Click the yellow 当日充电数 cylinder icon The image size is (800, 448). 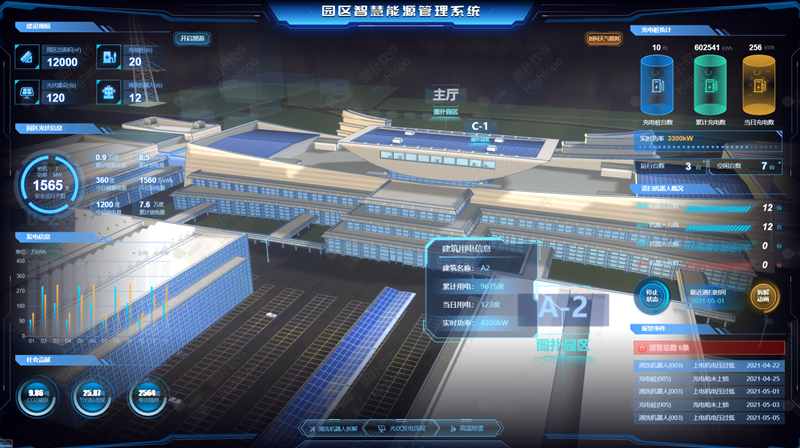[758, 82]
